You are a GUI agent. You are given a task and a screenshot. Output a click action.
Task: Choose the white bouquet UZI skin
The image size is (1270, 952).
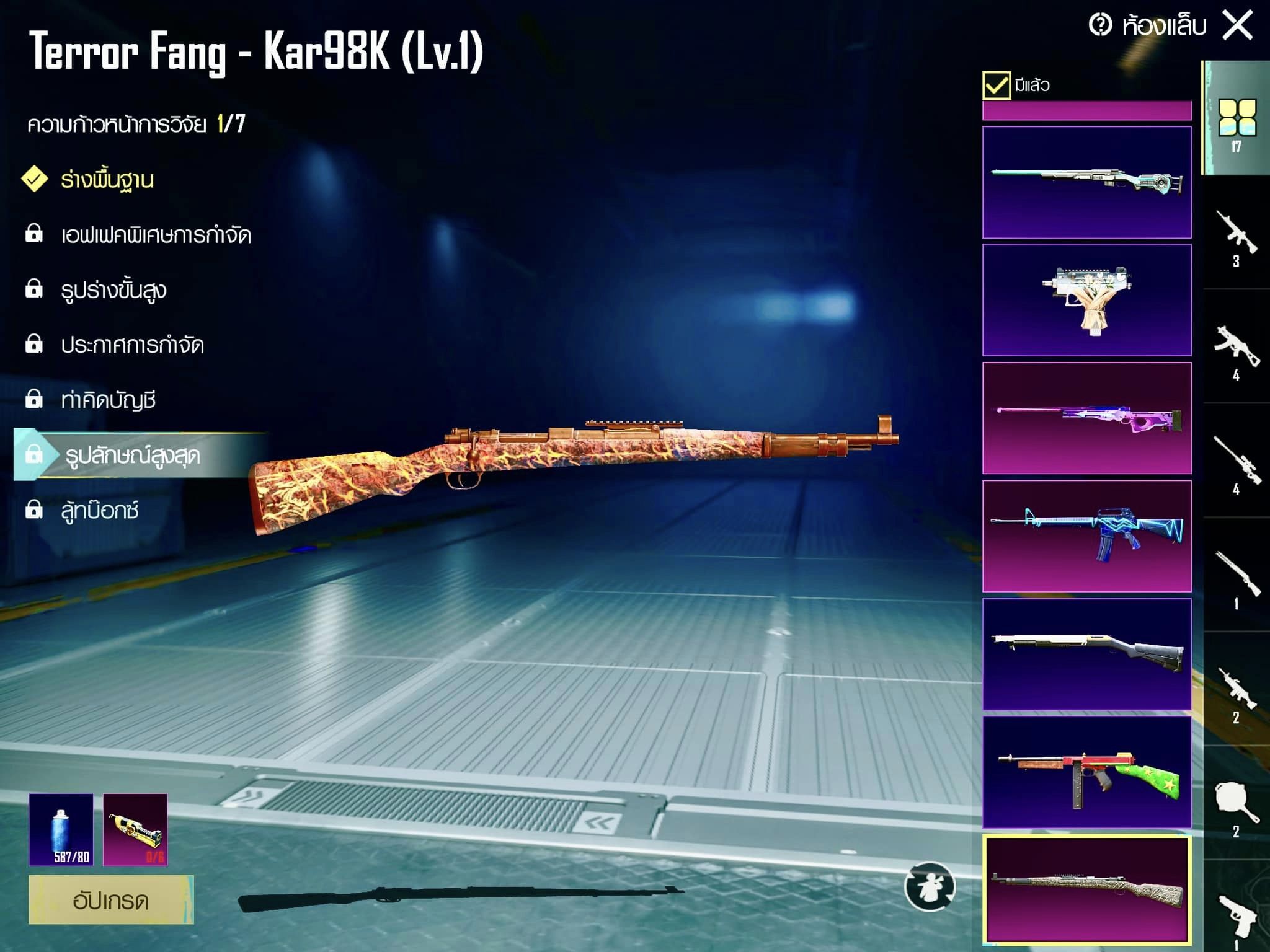[x=1086, y=300]
